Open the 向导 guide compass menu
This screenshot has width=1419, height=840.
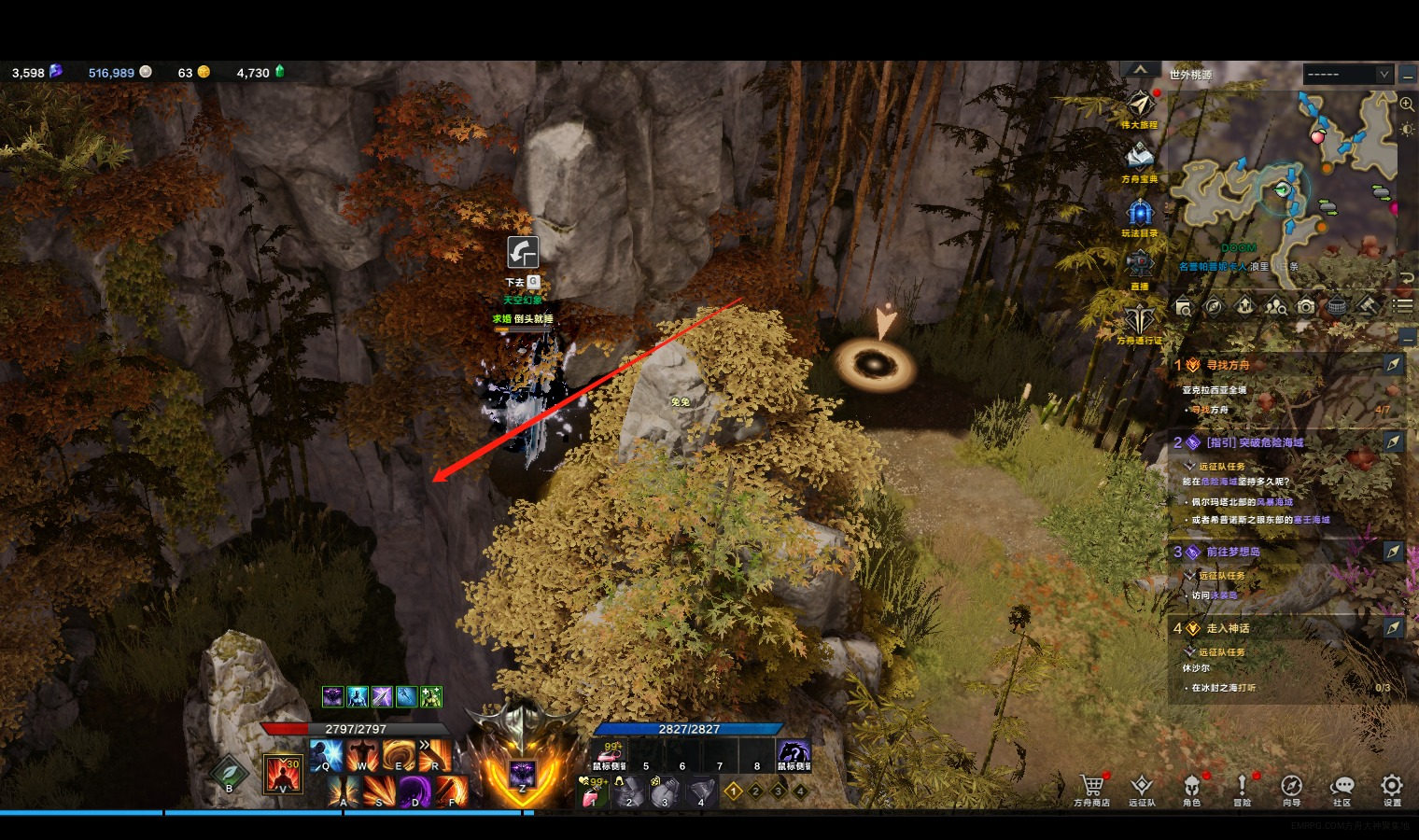point(1291,787)
